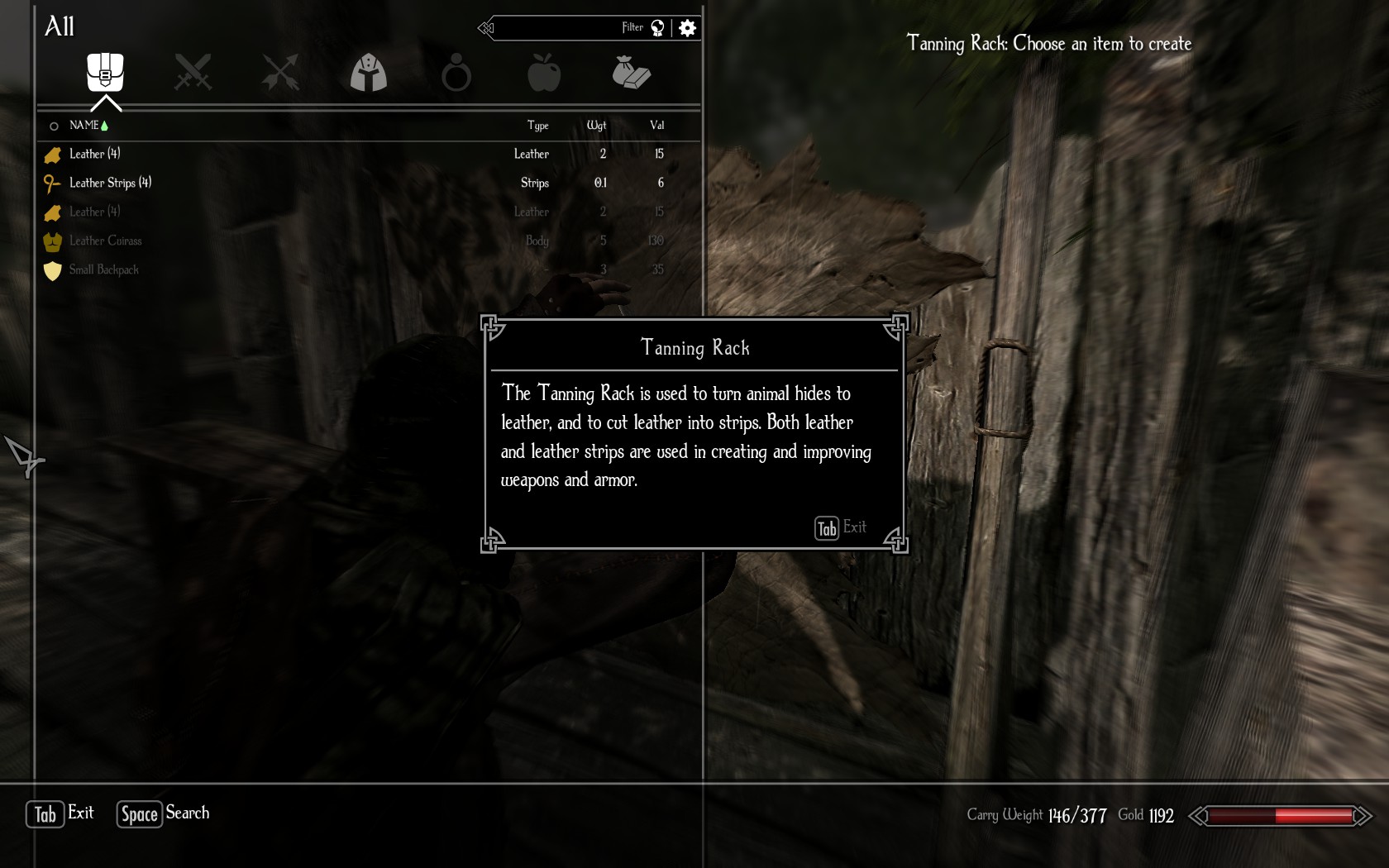Show the ring jewelry category
This screenshot has width=1389, height=868.
click(x=456, y=74)
